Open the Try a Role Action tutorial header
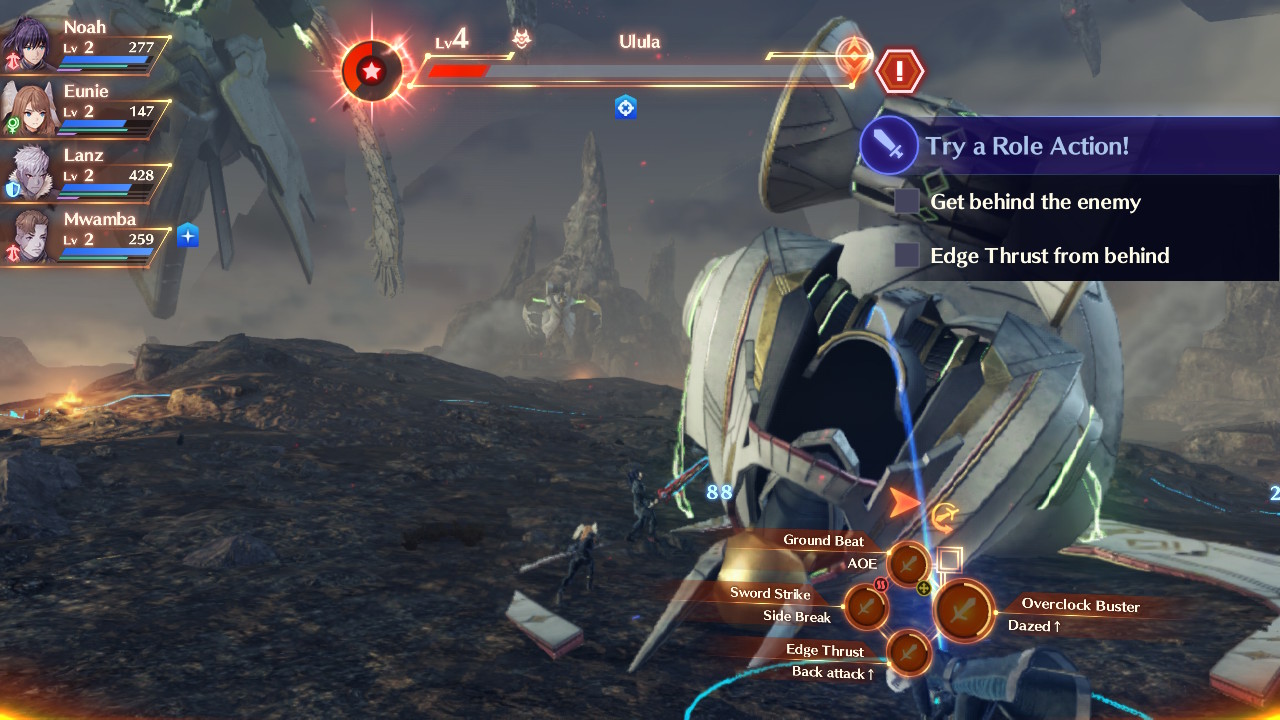 pyautogui.click(x=1026, y=146)
